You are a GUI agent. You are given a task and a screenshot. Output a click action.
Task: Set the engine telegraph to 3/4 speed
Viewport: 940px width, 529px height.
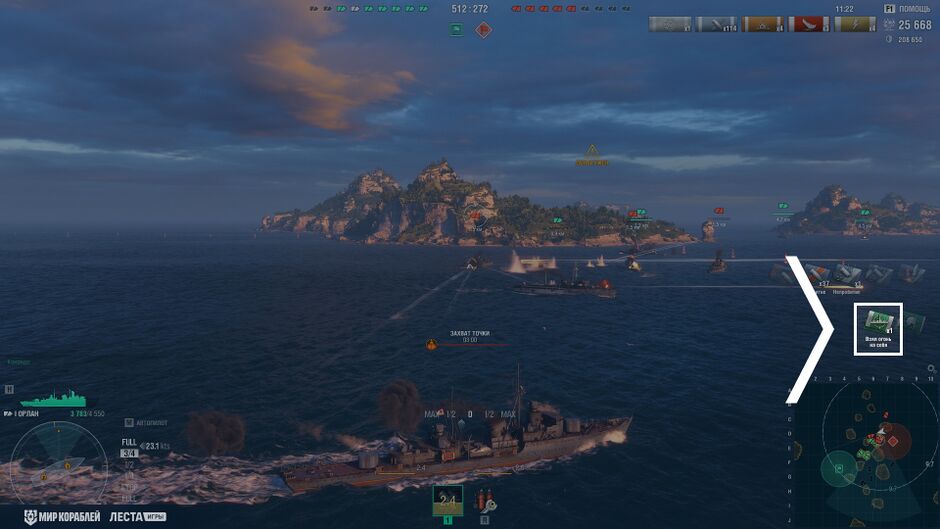point(129,453)
